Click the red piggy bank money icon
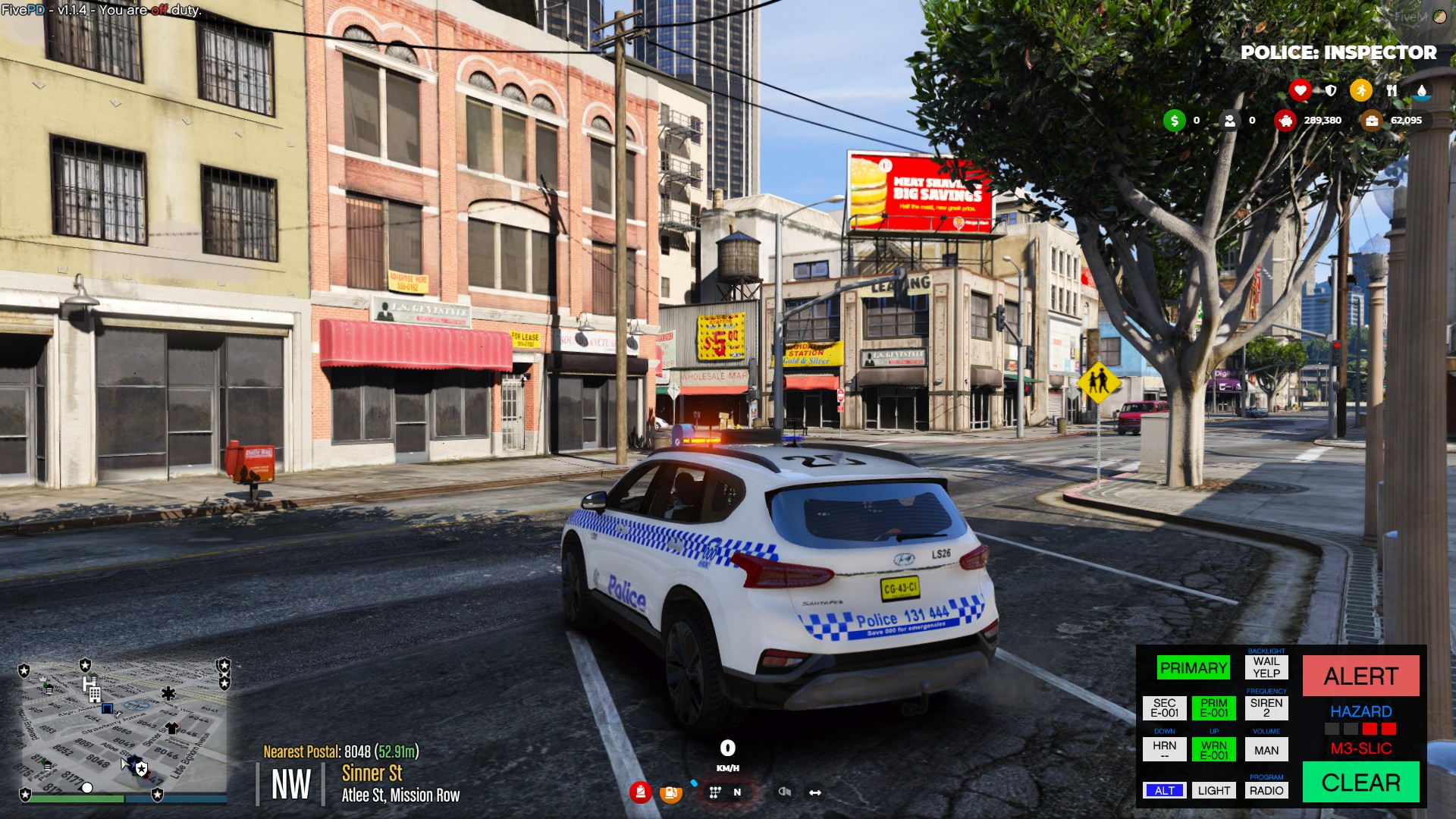Viewport: 1456px width, 819px height. pyautogui.click(x=1285, y=121)
